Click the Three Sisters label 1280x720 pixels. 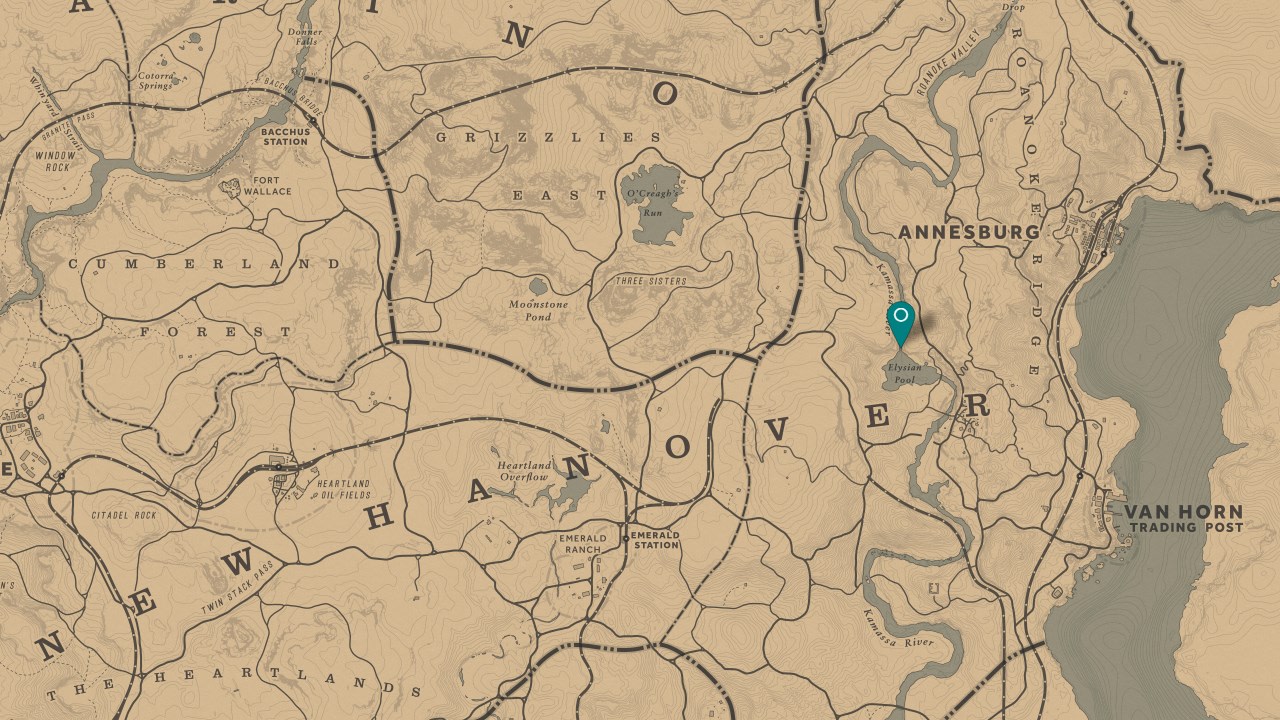pos(651,282)
